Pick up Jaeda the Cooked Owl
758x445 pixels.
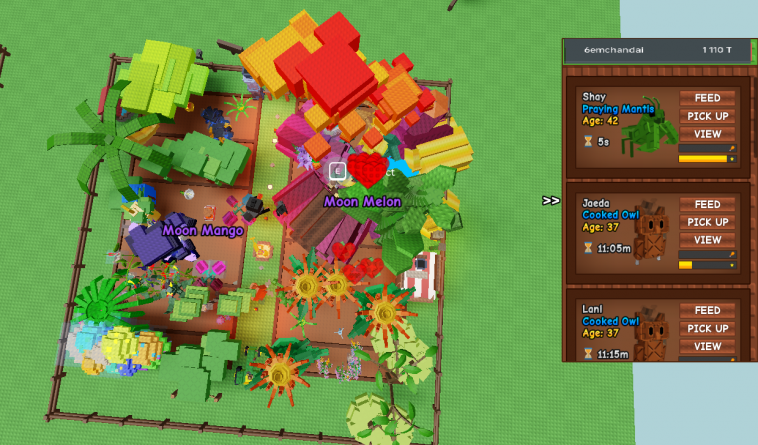(707, 222)
